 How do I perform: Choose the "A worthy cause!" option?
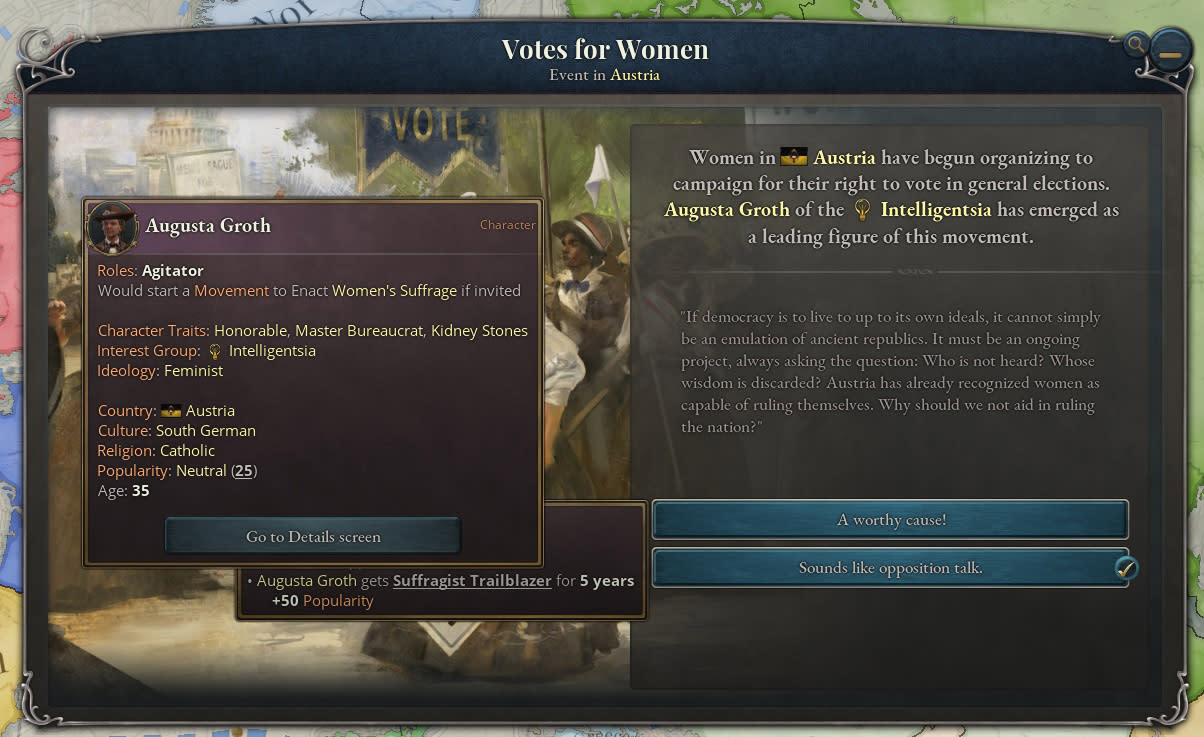[x=890, y=520]
